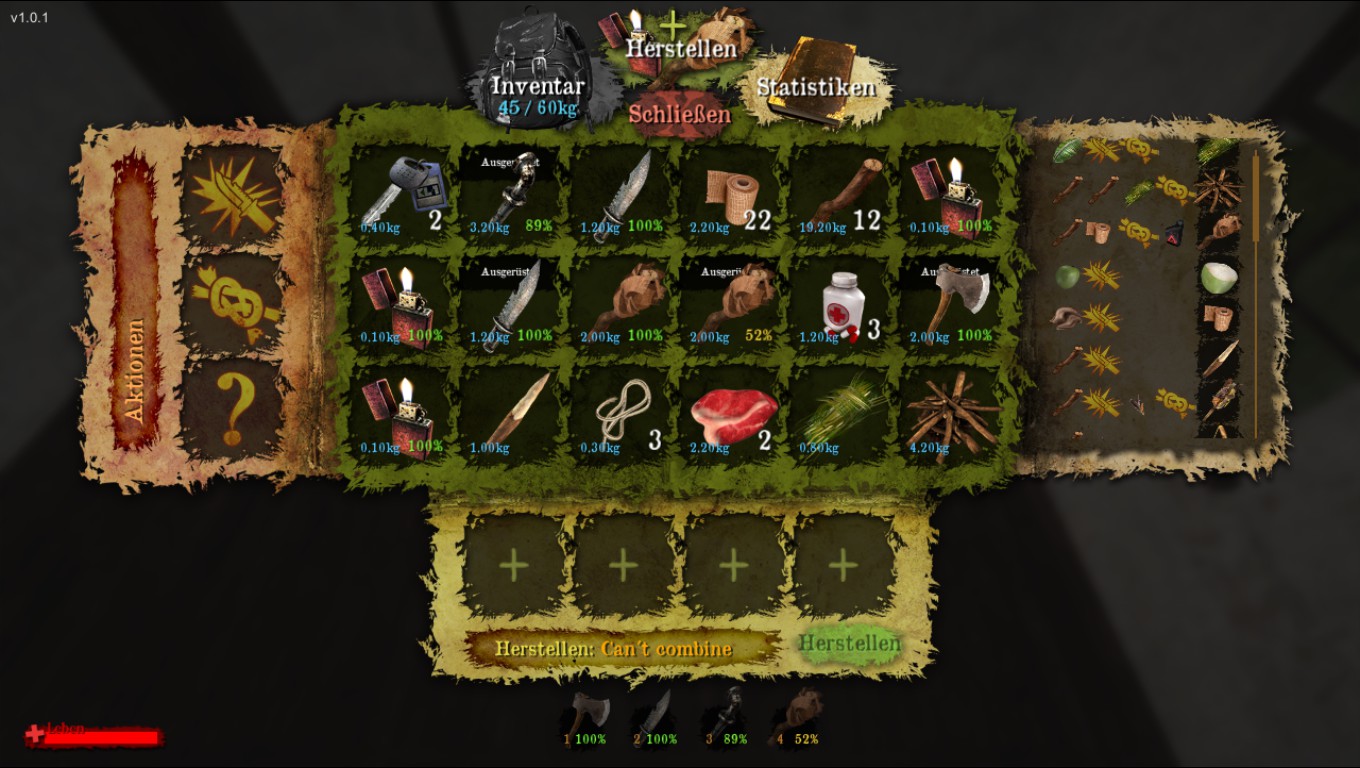This screenshot has width=1360, height=768.
Task: Select the wooden stick stack of 12
Action: click(x=842, y=194)
